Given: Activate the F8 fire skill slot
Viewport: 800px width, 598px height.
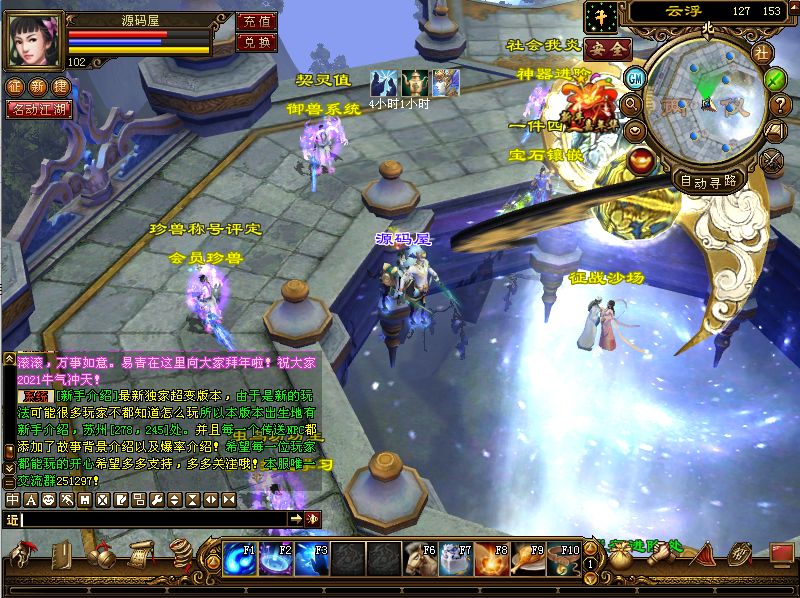Looking at the screenshot, I should [x=492, y=559].
